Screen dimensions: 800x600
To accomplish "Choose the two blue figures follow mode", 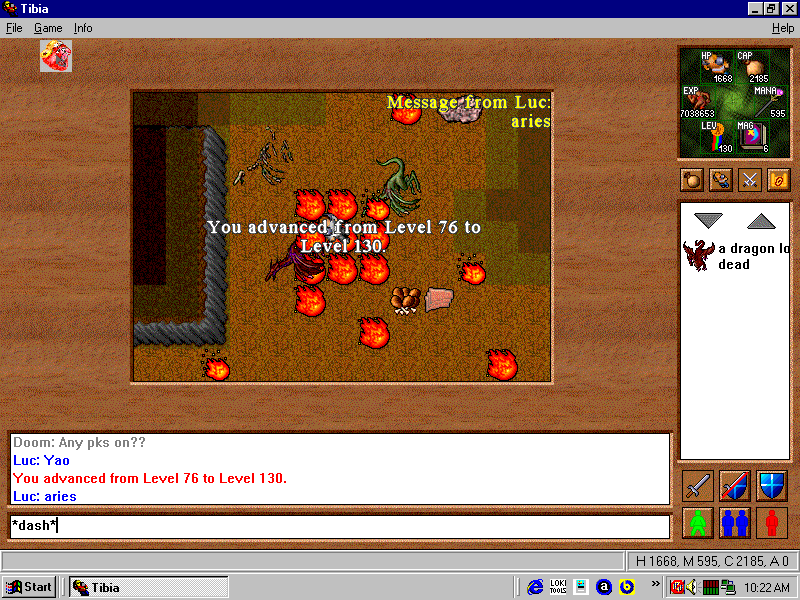I will [x=735, y=522].
